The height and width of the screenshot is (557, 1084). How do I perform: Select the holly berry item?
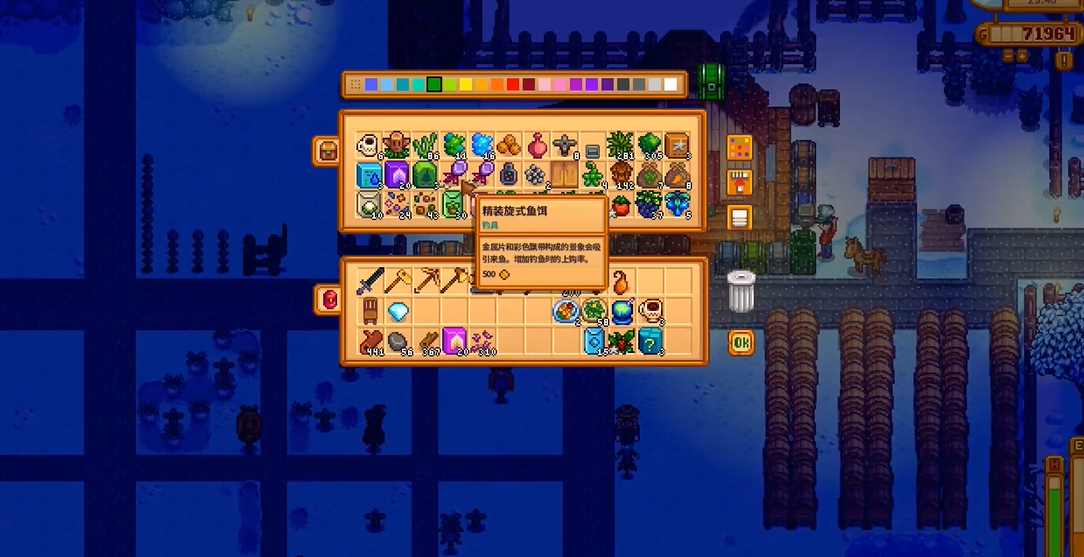tap(622, 341)
